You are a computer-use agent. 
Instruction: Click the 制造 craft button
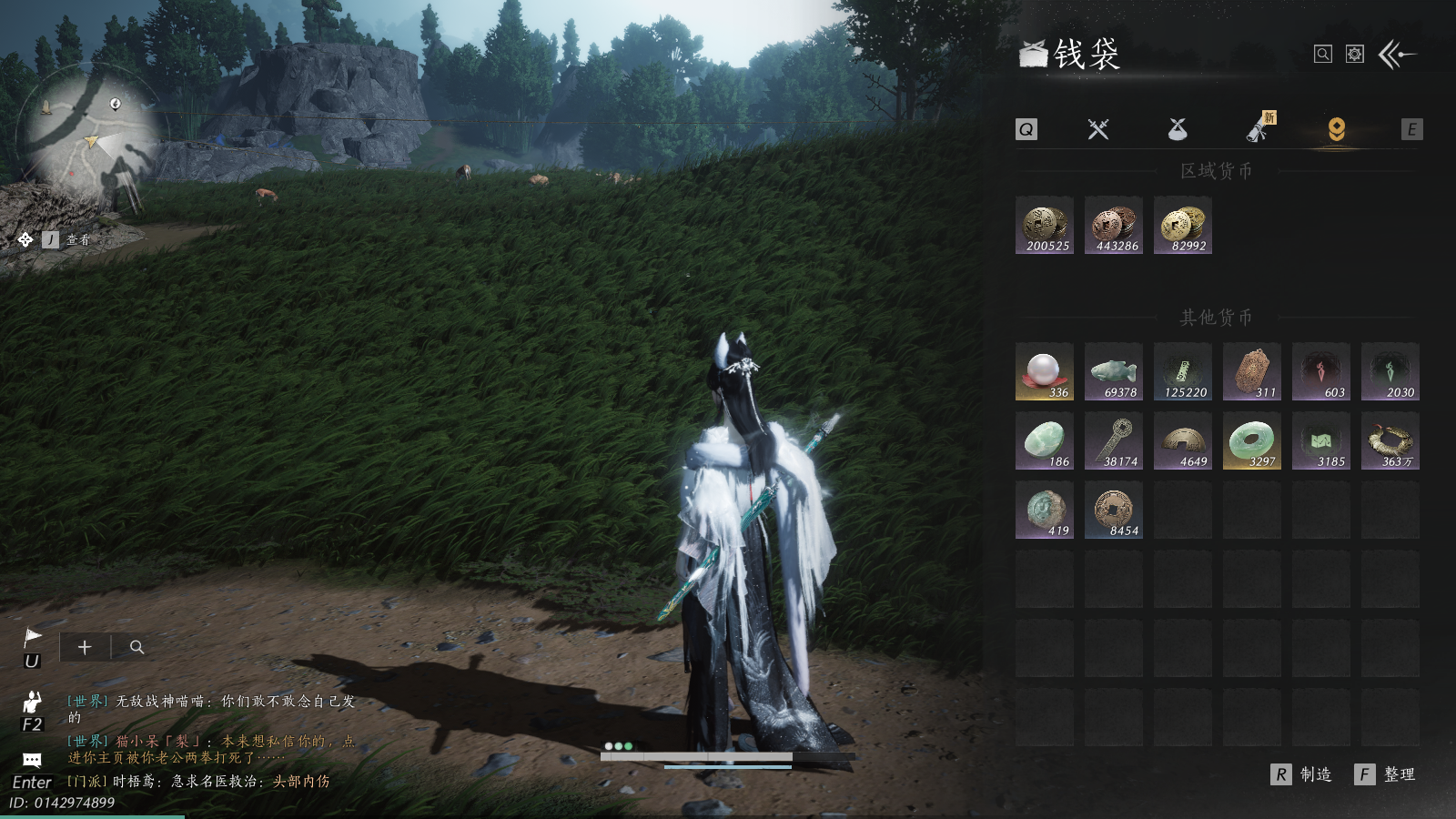1302,774
